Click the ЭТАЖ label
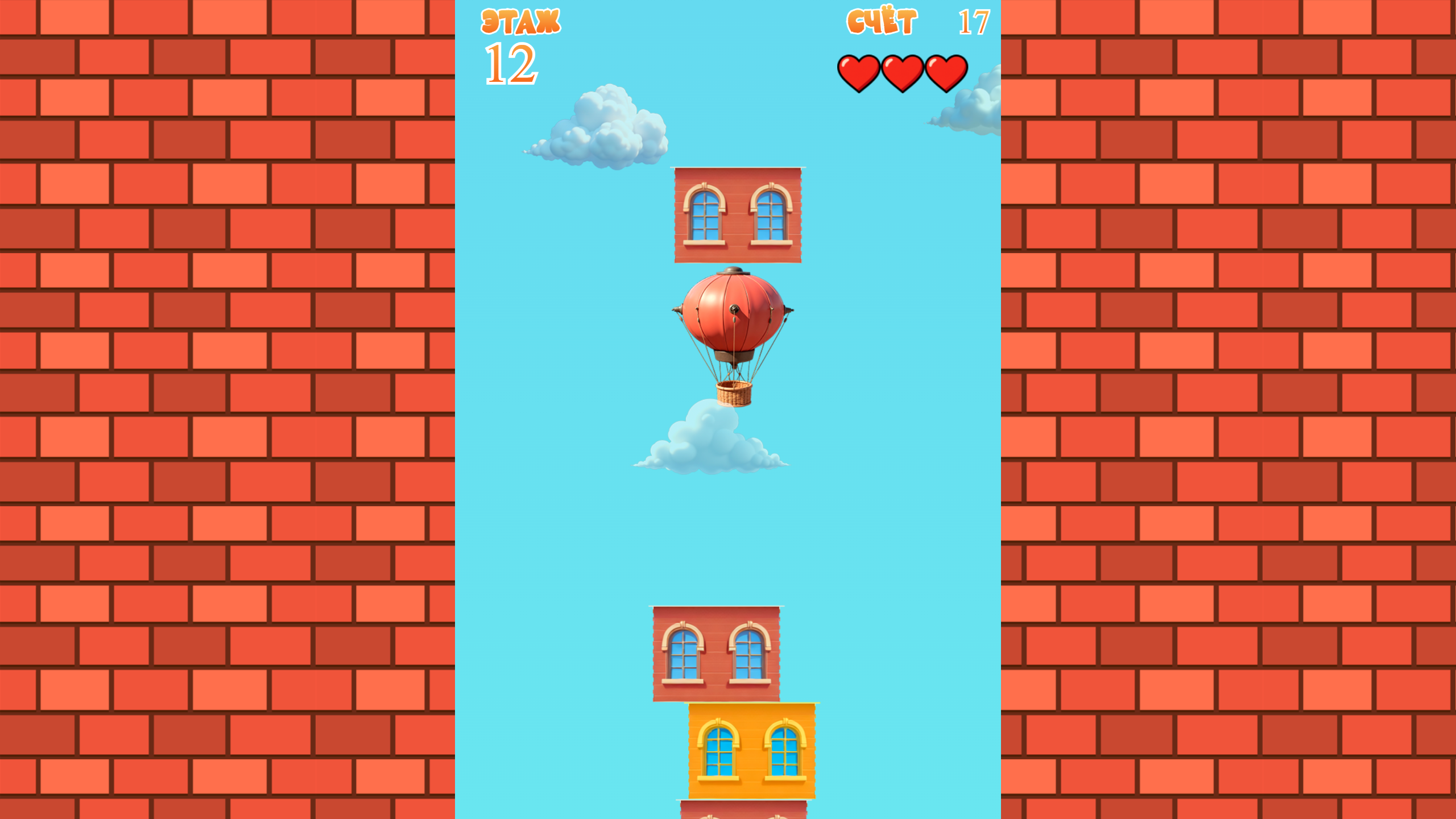 [x=521, y=22]
